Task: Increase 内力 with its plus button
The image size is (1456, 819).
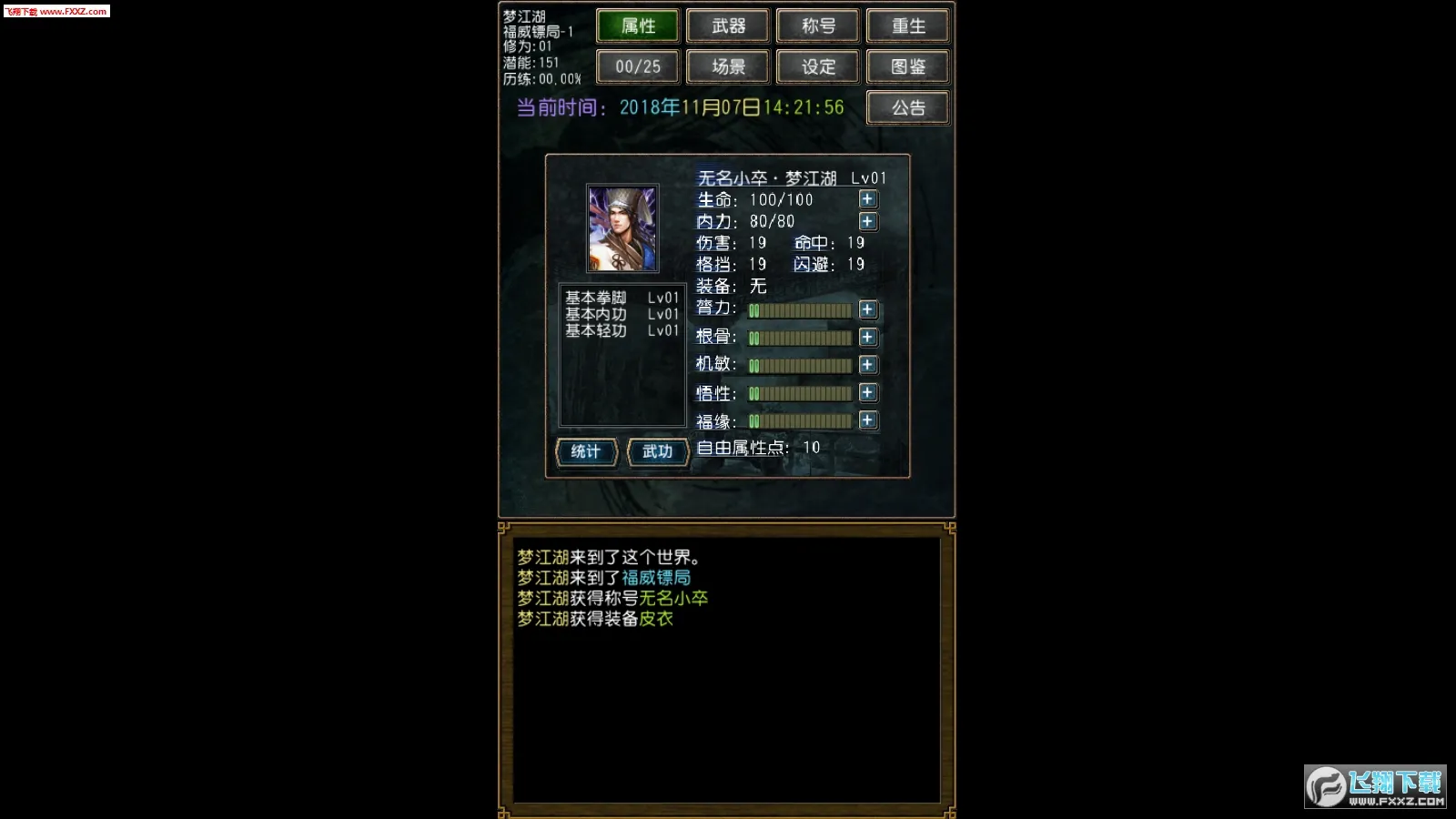Action: (867, 221)
